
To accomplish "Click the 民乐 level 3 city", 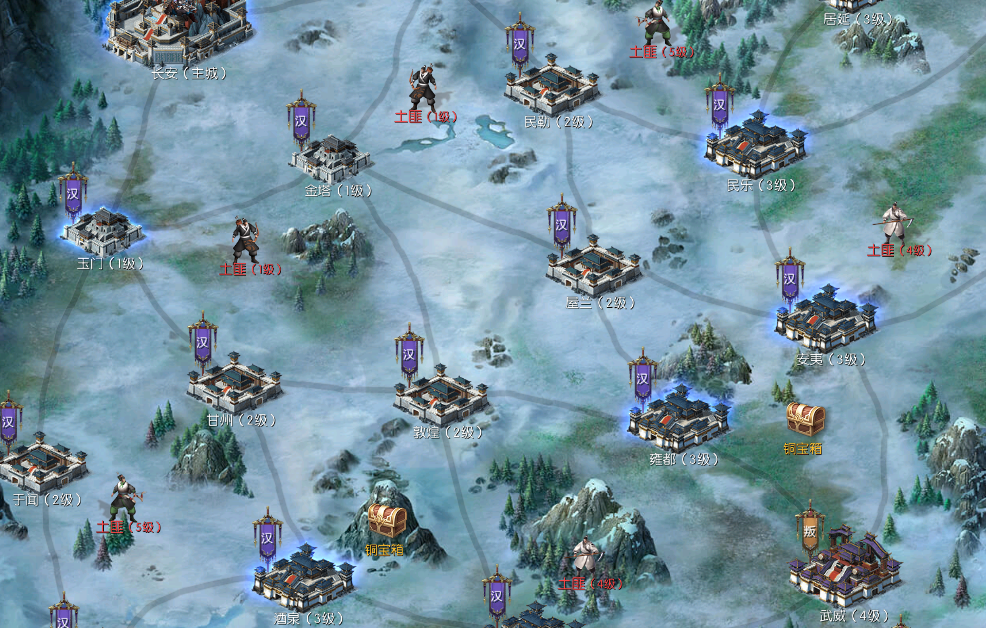I will pos(756,145).
